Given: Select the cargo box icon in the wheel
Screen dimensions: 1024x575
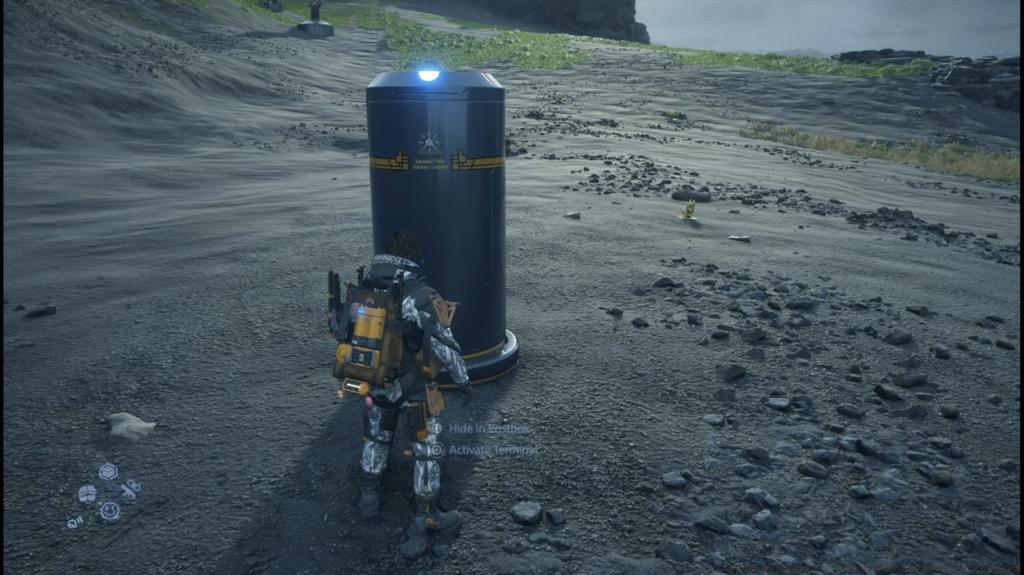Looking at the screenshot, I should [108, 471].
